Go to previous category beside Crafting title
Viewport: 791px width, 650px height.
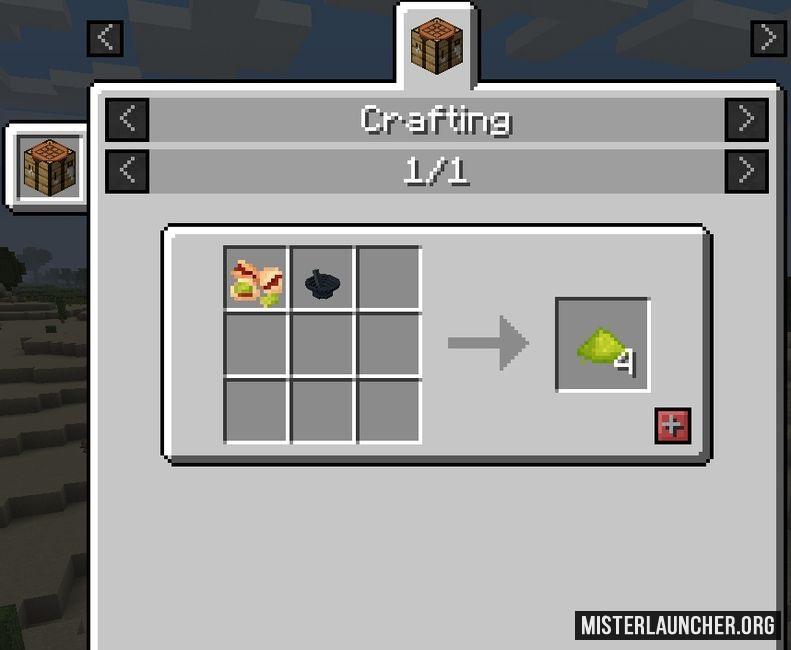coord(128,119)
